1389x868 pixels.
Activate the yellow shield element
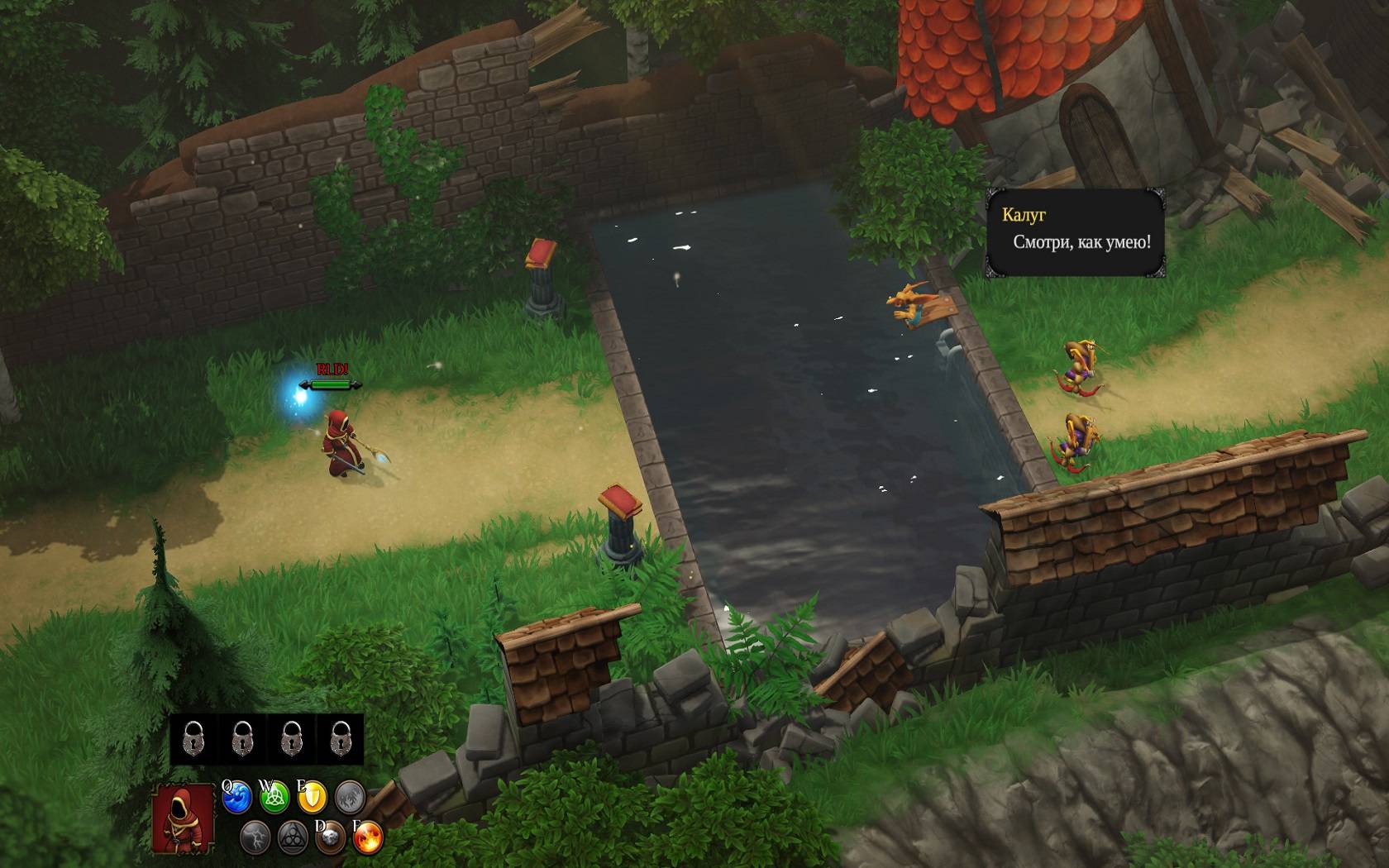click(x=313, y=799)
